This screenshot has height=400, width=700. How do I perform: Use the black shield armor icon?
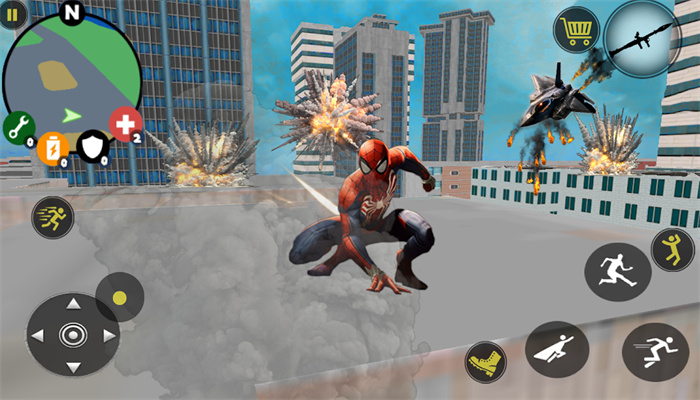(x=93, y=148)
